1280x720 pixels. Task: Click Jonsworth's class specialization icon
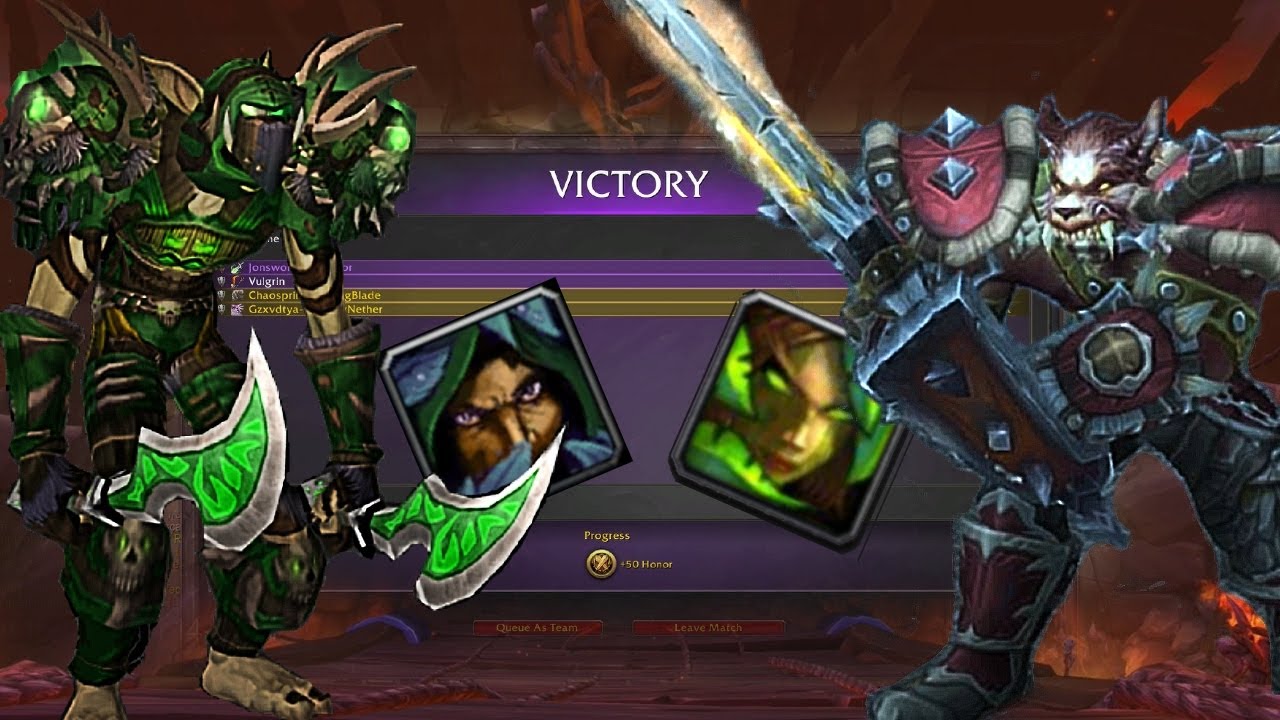pyautogui.click(x=236, y=268)
